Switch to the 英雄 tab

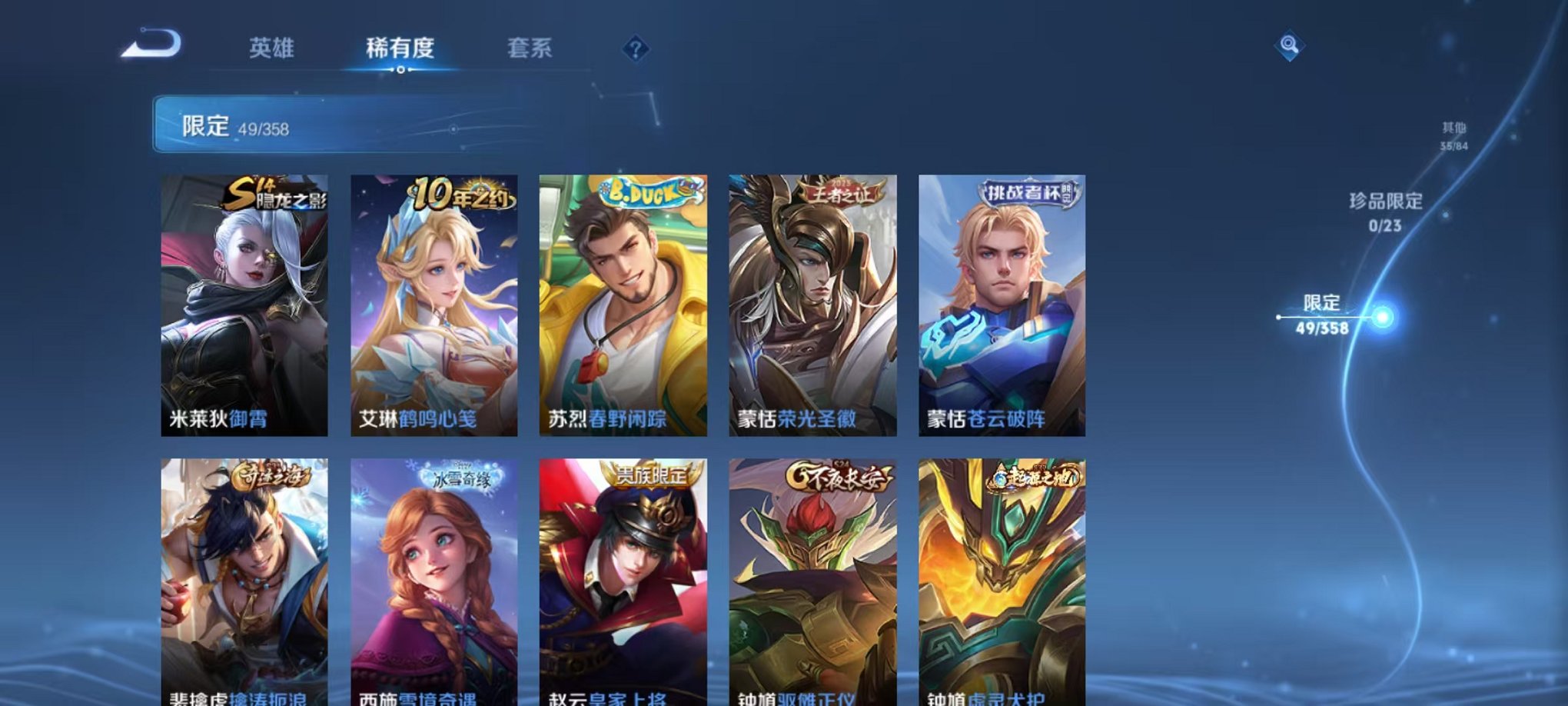click(273, 47)
